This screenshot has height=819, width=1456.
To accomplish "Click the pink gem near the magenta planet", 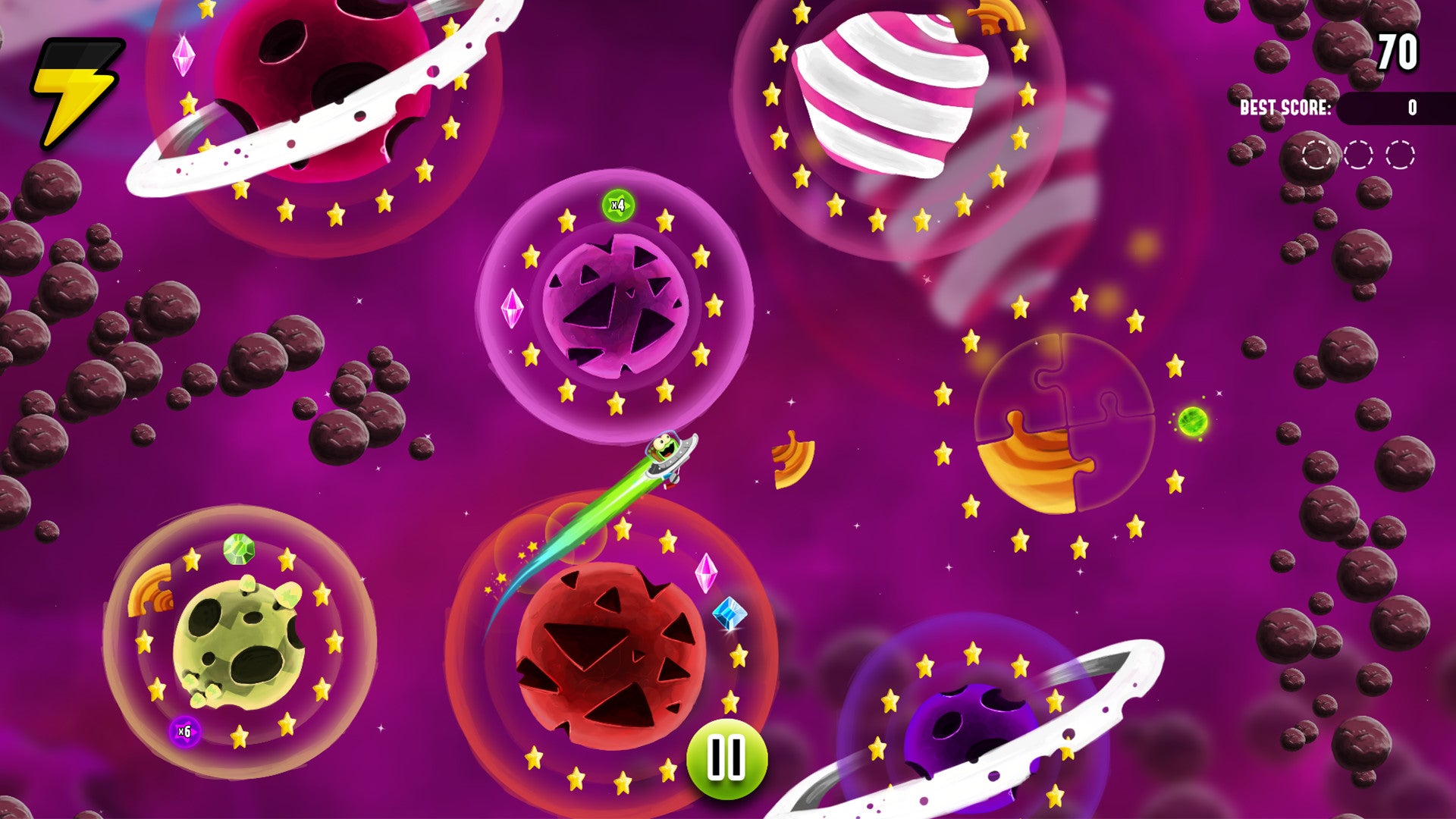I will point(513,310).
